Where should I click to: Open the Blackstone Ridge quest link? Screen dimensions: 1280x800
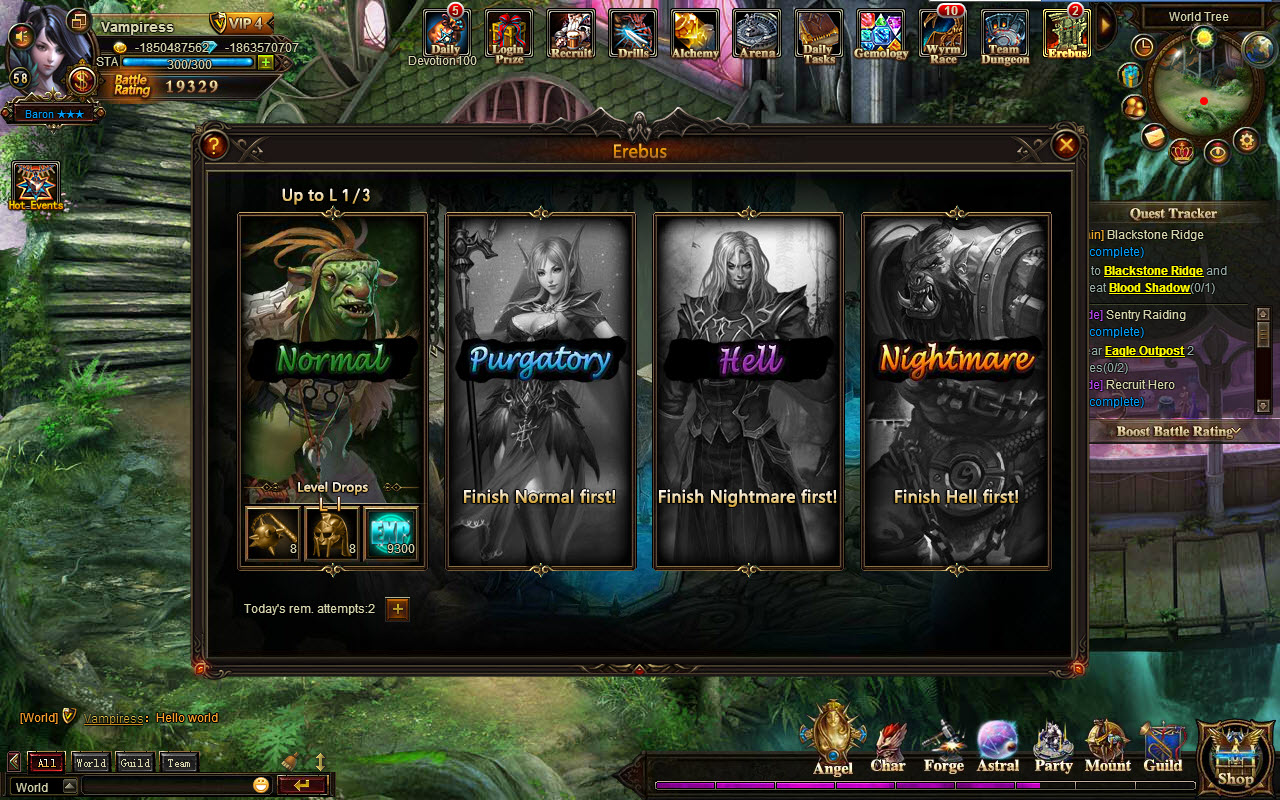tap(1152, 270)
